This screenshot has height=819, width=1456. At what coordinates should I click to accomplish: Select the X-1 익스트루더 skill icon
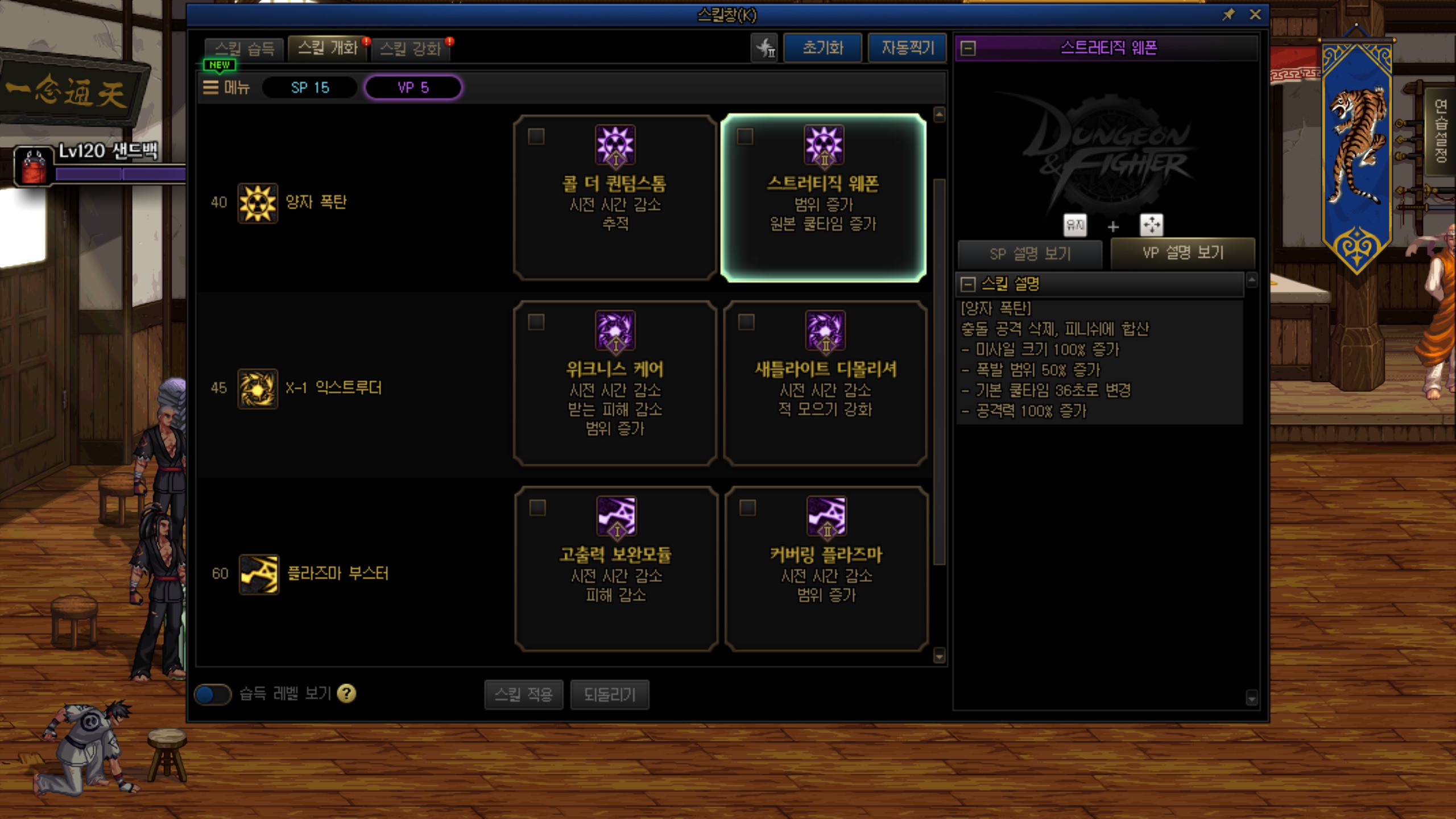coord(258,388)
